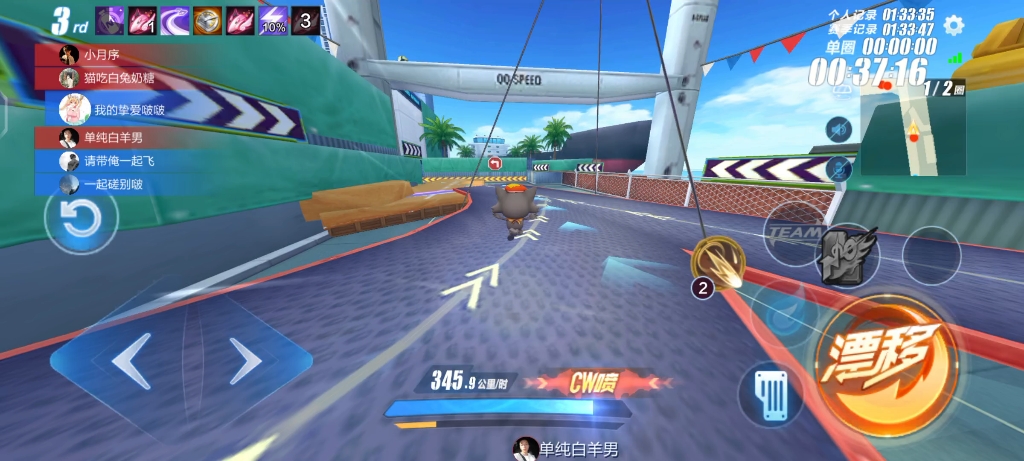Toggle the microphone mute icon

pos(839,167)
